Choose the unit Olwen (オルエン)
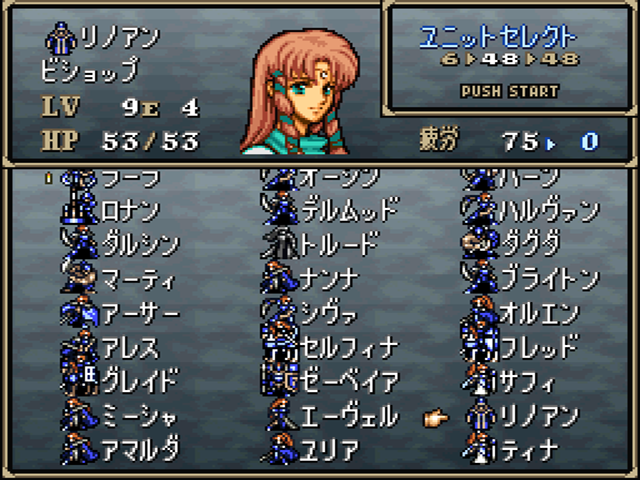 538,313
